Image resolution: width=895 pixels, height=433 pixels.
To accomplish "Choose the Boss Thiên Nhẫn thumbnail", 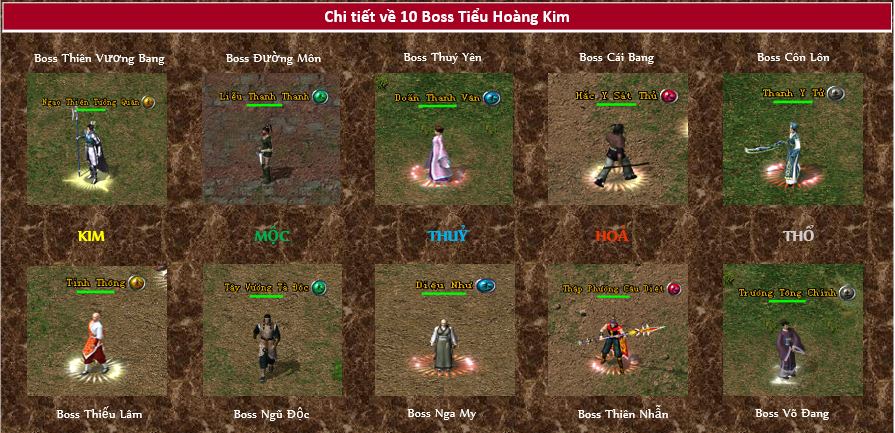I will coord(618,330).
